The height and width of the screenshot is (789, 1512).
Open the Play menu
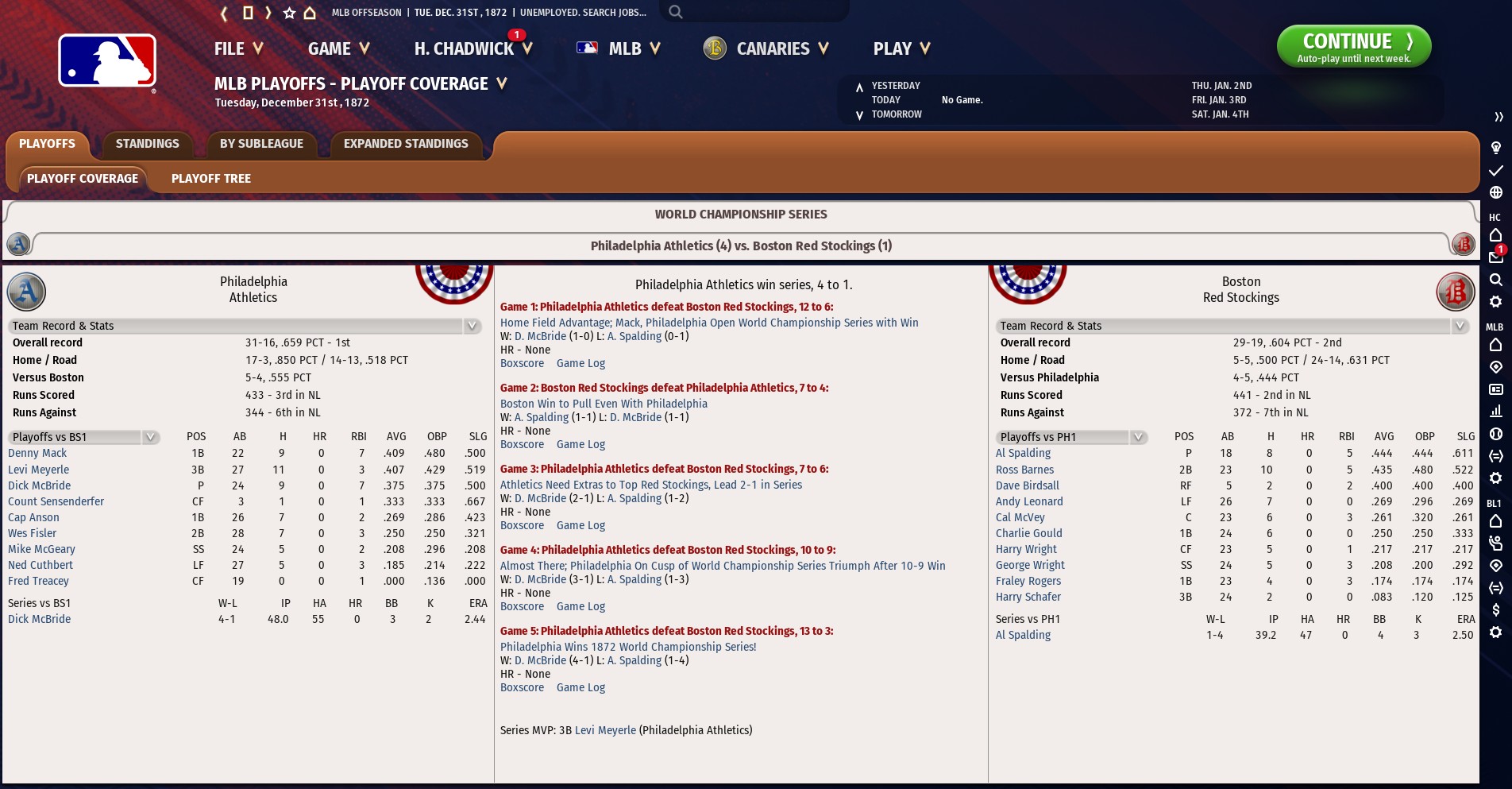tap(900, 49)
